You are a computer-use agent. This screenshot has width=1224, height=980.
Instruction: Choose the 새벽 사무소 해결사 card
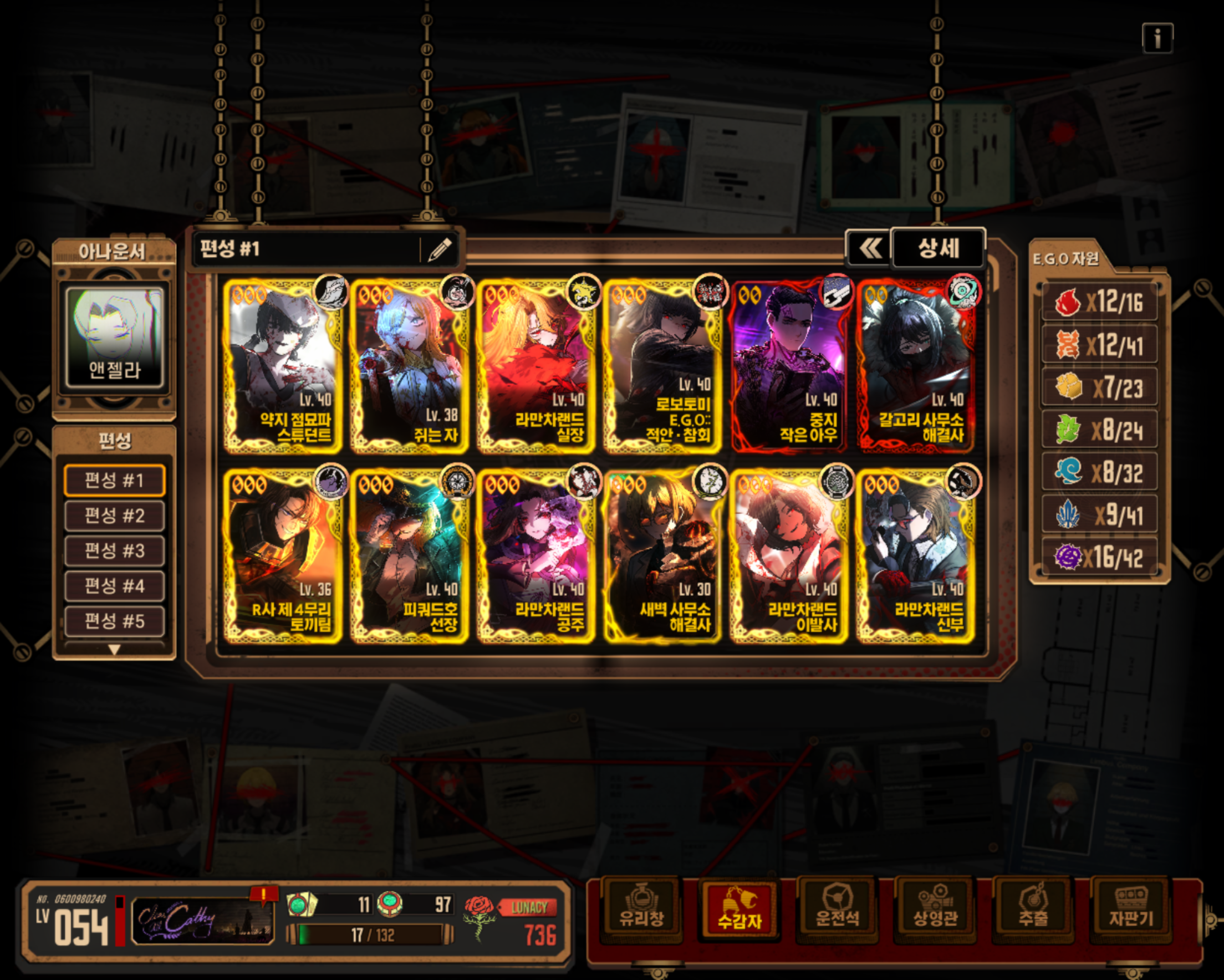click(x=662, y=557)
